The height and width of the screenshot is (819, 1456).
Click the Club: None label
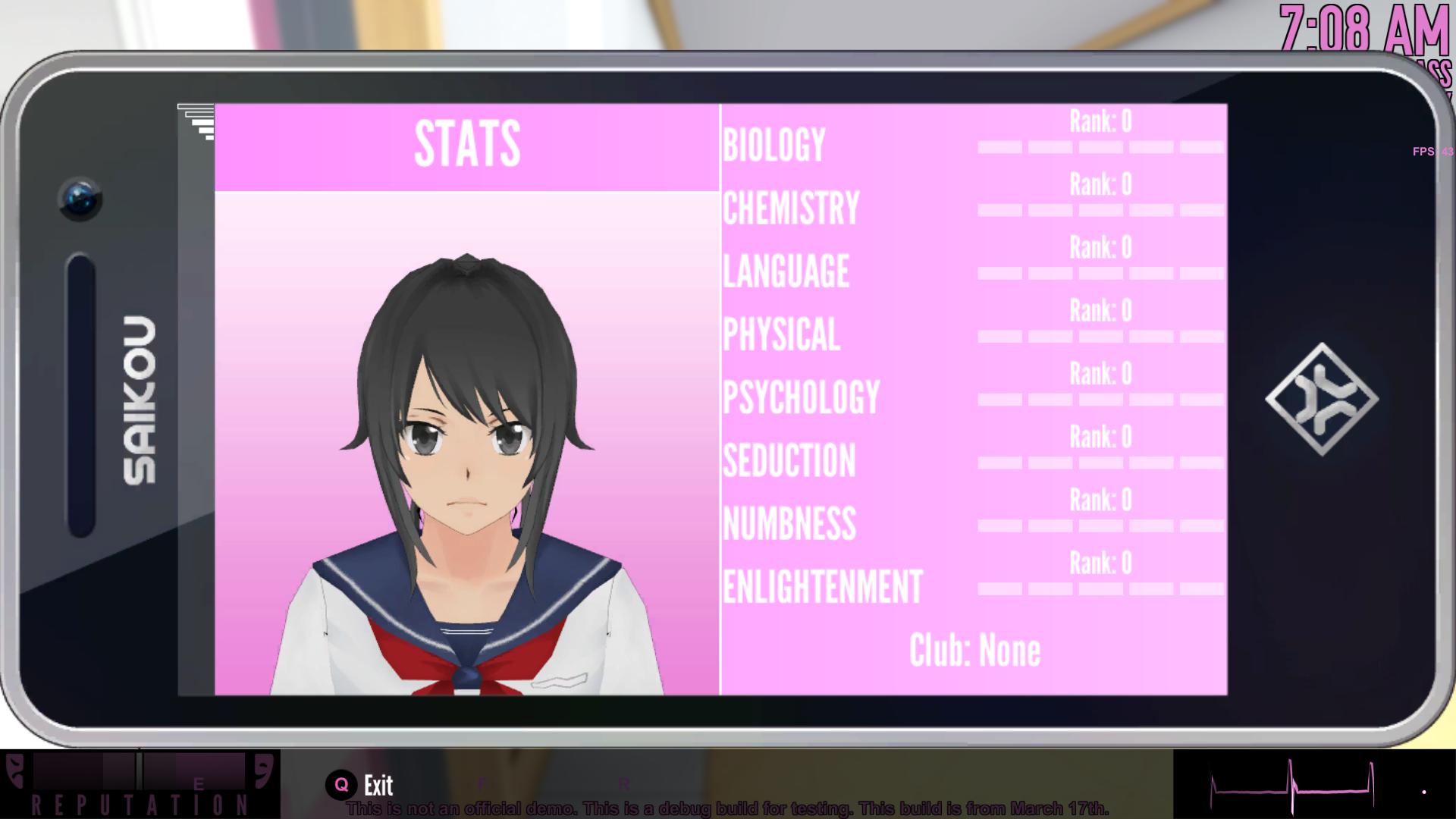(x=974, y=650)
